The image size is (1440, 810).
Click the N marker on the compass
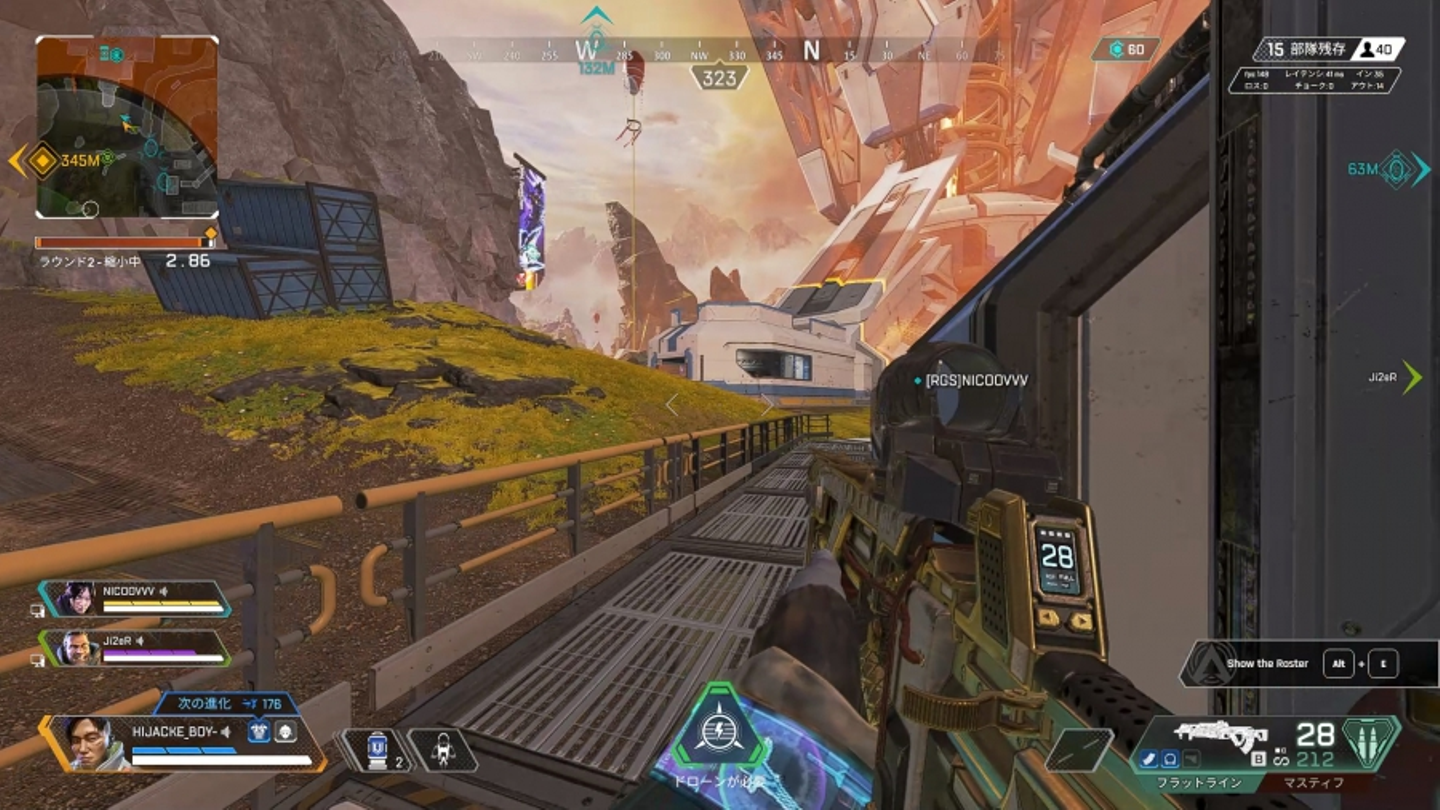(811, 50)
